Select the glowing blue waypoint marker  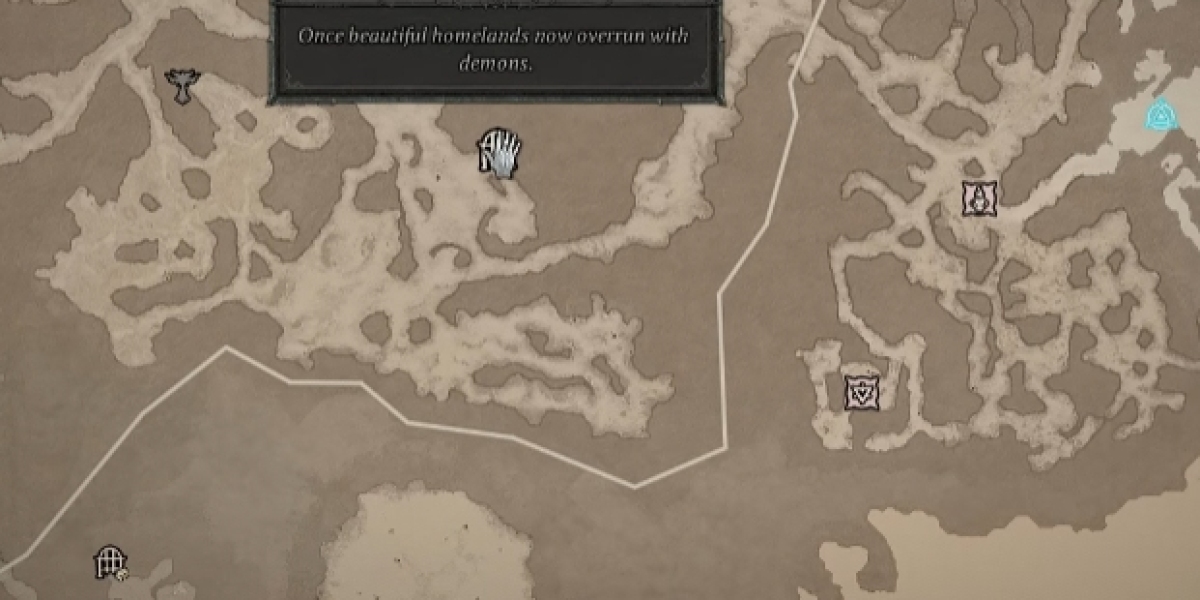[1161, 116]
